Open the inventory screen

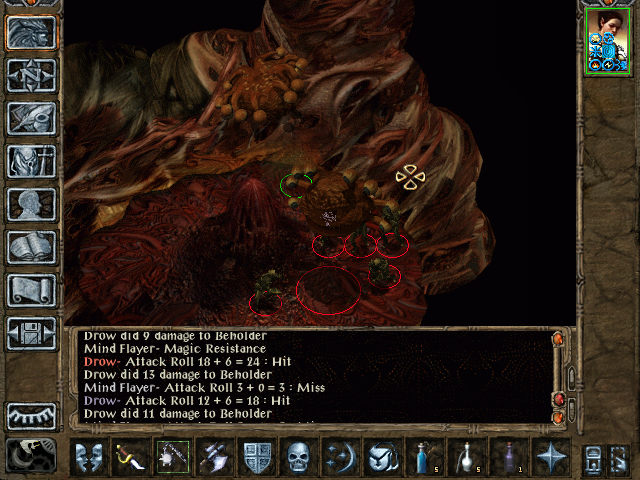click(31, 160)
